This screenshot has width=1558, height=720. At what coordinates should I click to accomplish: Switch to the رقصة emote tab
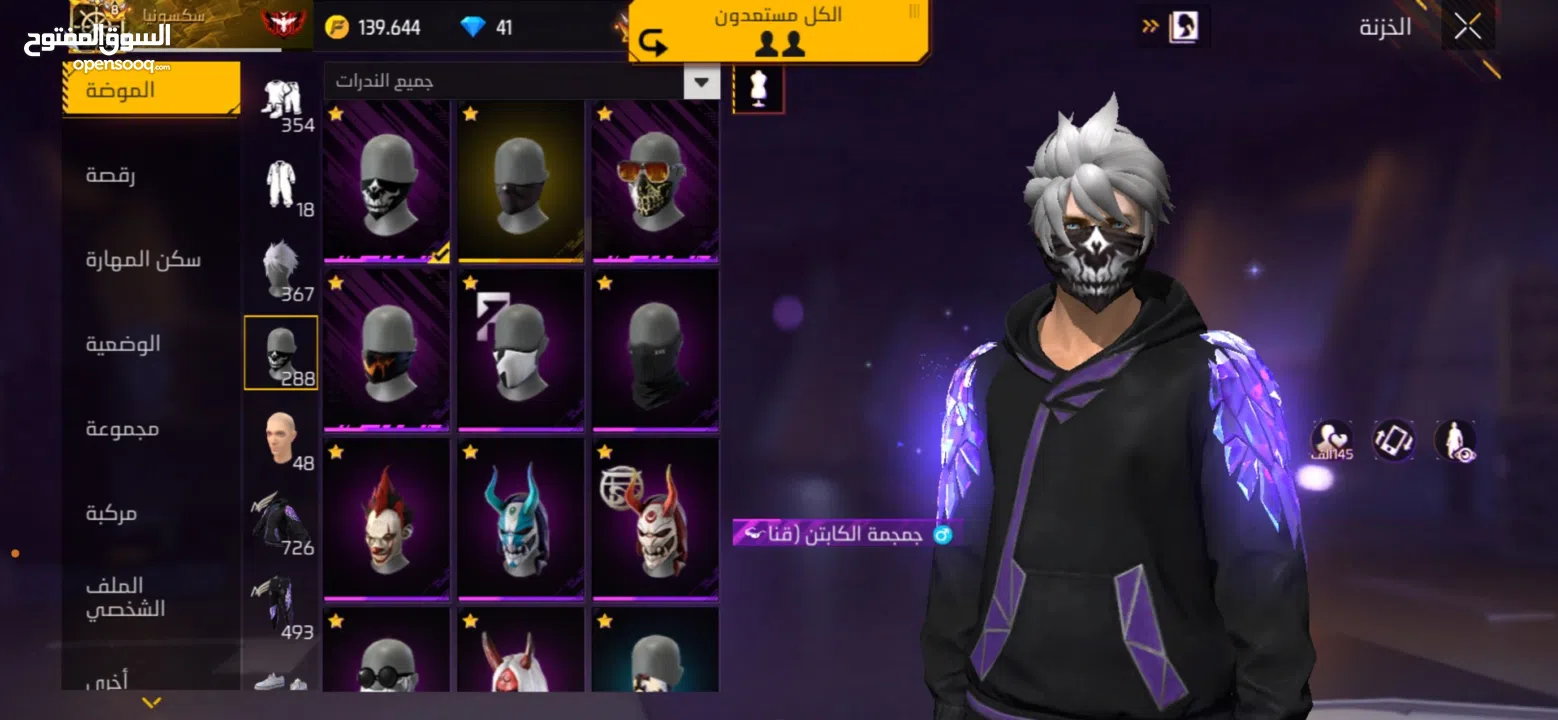[111, 175]
